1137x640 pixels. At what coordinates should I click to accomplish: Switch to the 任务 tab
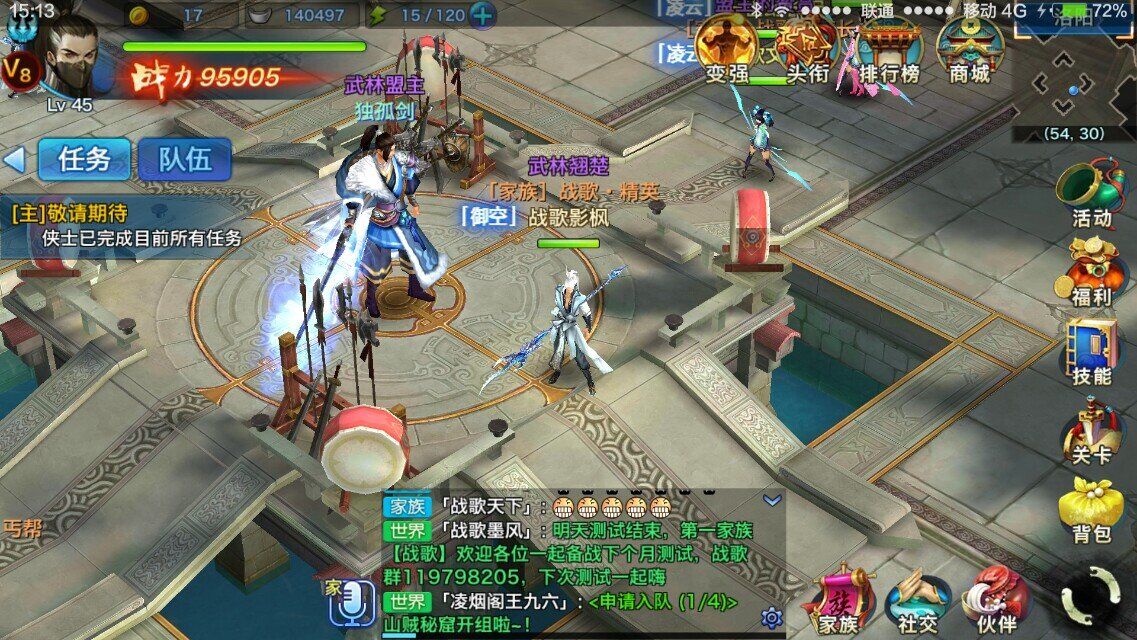pyautogui.click(x=84, y=159)
